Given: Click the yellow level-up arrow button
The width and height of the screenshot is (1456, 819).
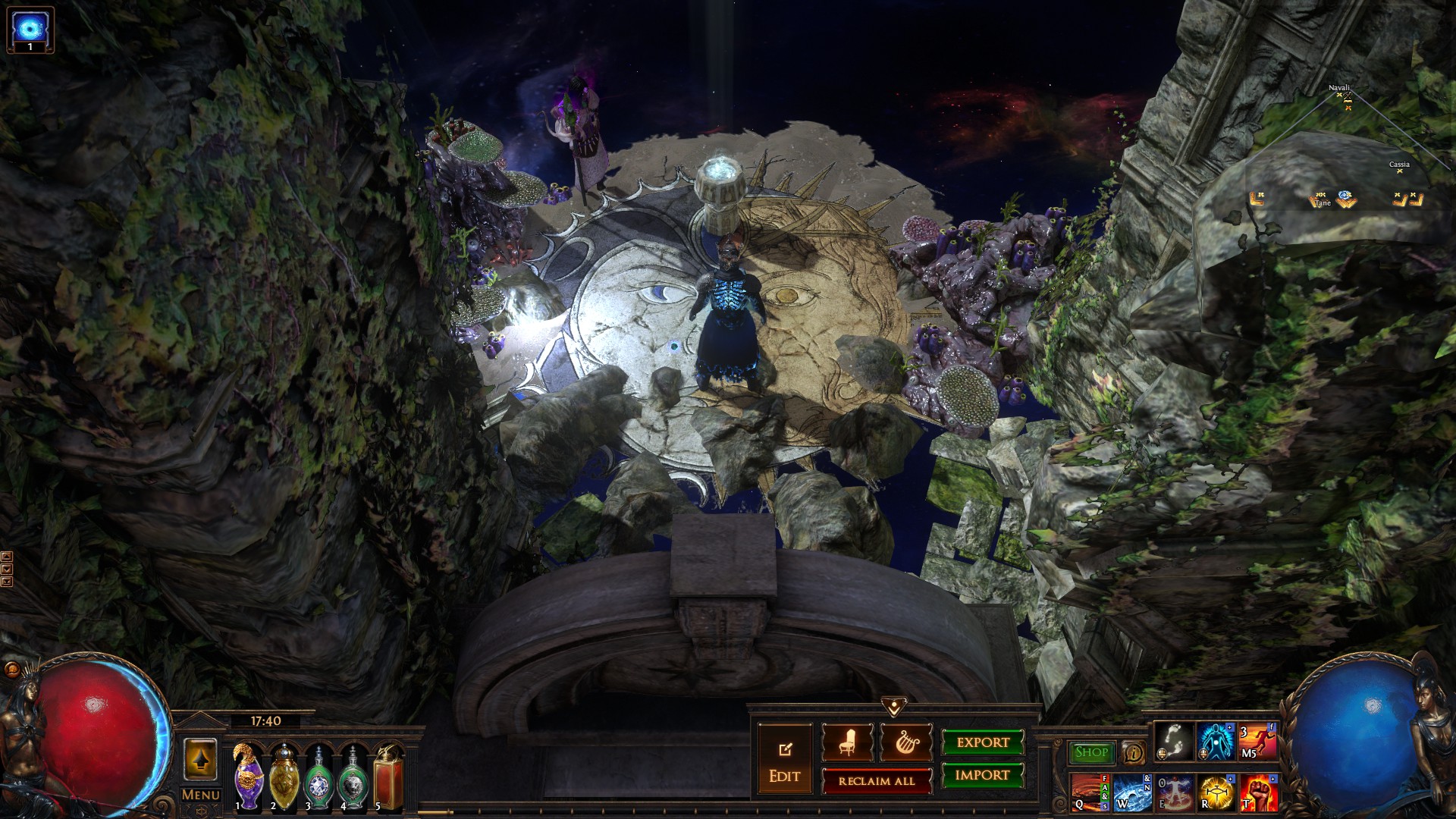Looking at the screenshot, I should [x=200, y=760].
